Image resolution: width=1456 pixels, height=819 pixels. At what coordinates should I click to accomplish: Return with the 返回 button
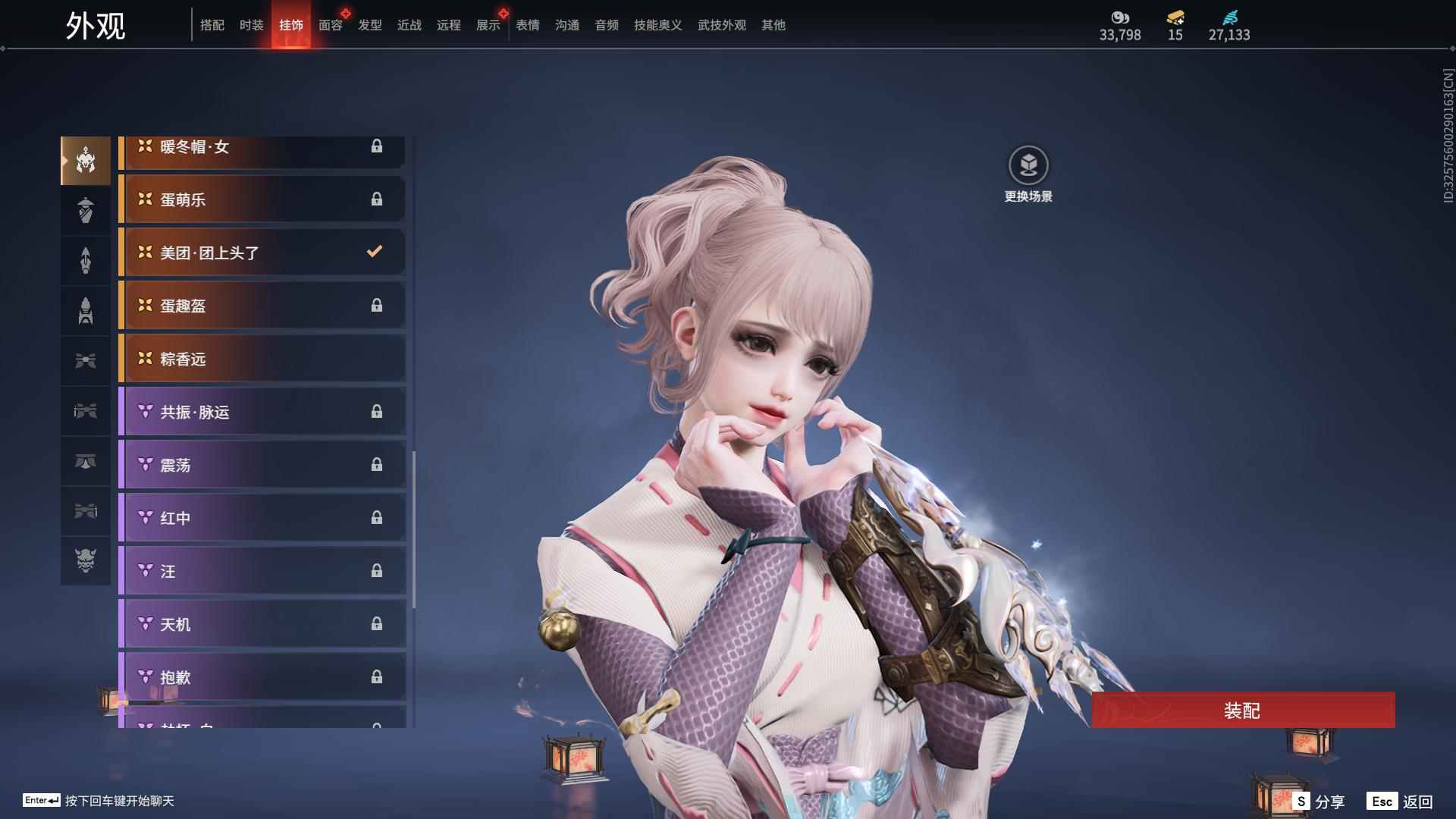click(x=1400, y=802)
